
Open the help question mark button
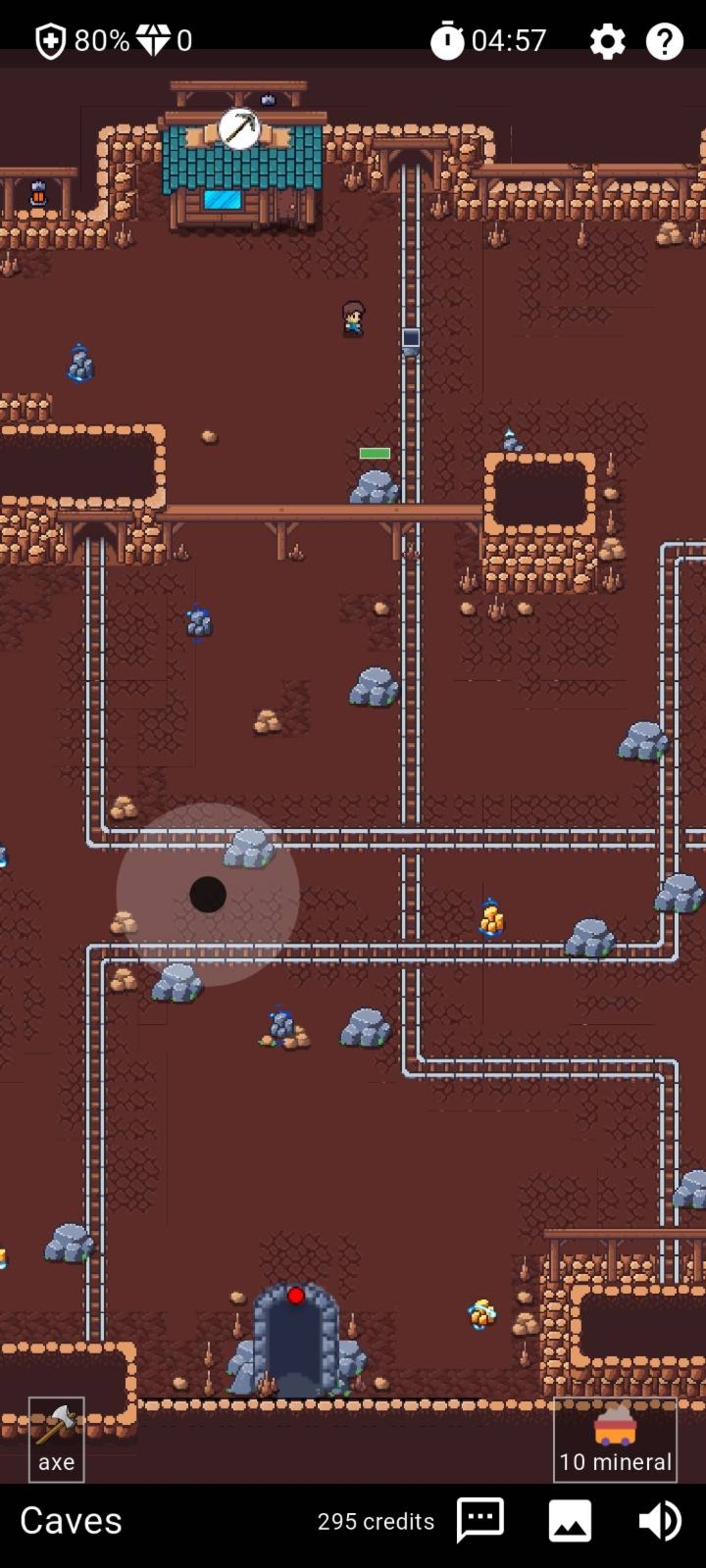click(x=664, y=41)
